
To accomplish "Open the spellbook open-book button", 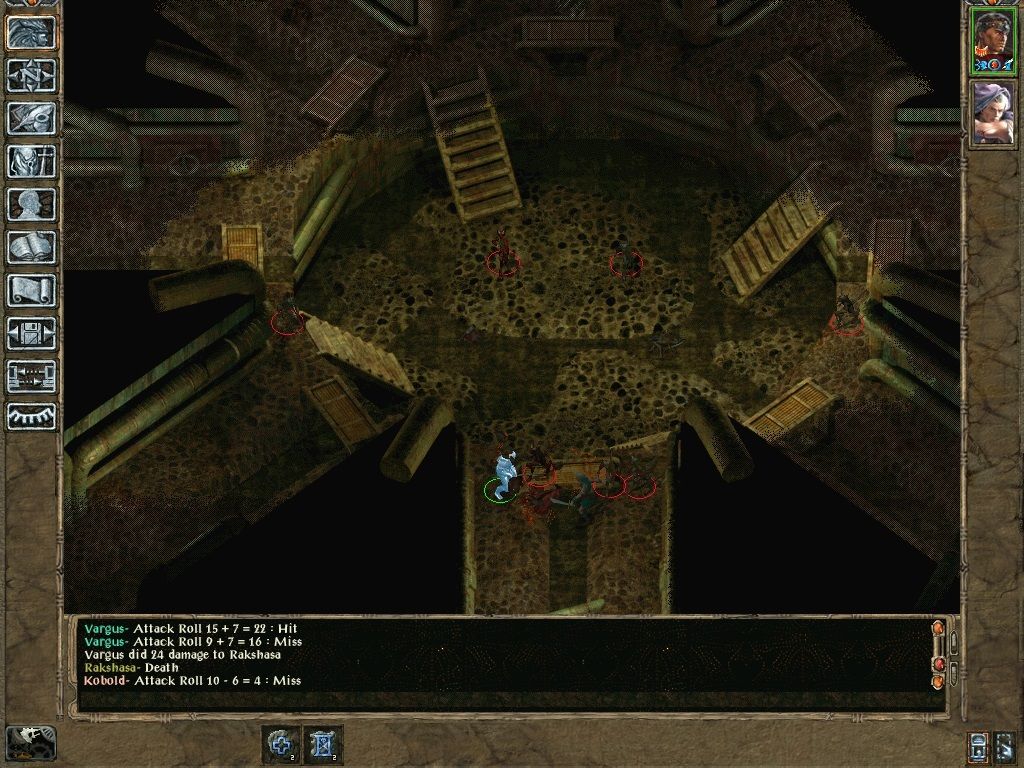I will (x=31, y=247).
